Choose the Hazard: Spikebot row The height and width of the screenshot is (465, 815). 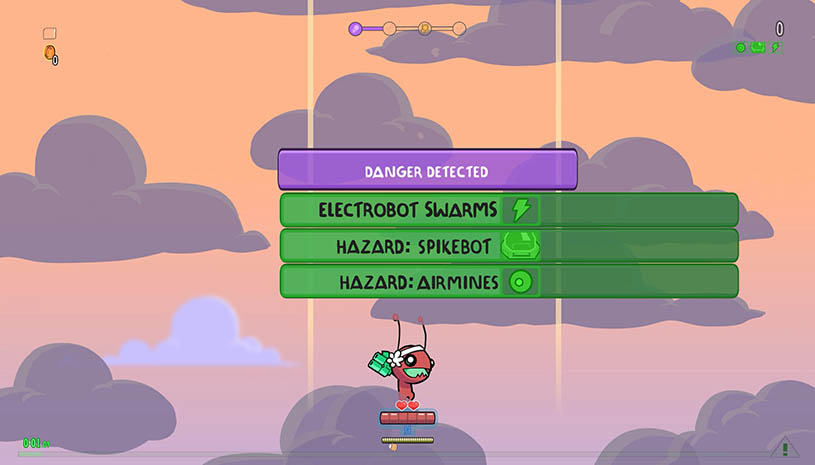coord(508,246)
